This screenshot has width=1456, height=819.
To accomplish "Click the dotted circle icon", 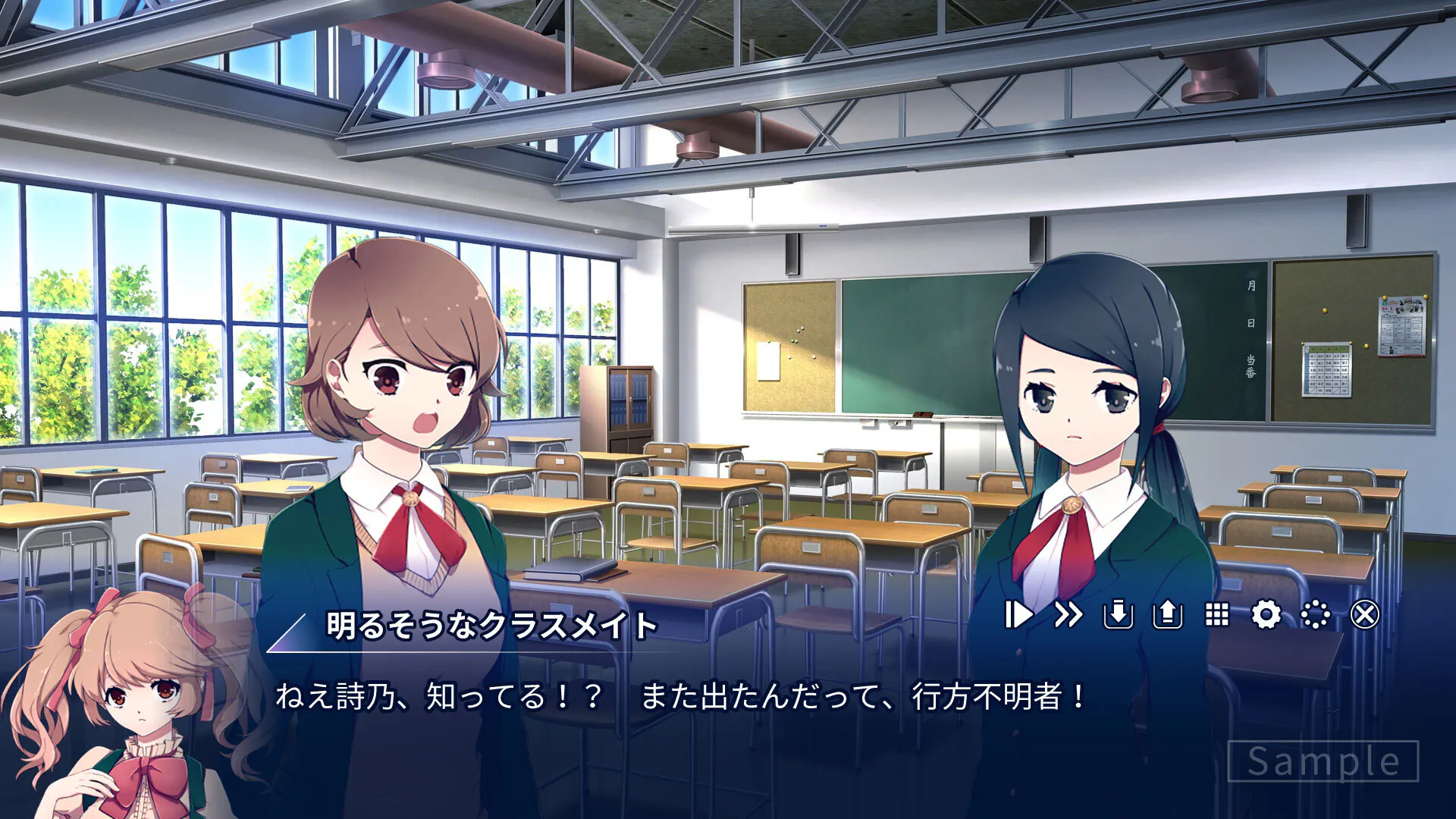I will click(1315, 615).
